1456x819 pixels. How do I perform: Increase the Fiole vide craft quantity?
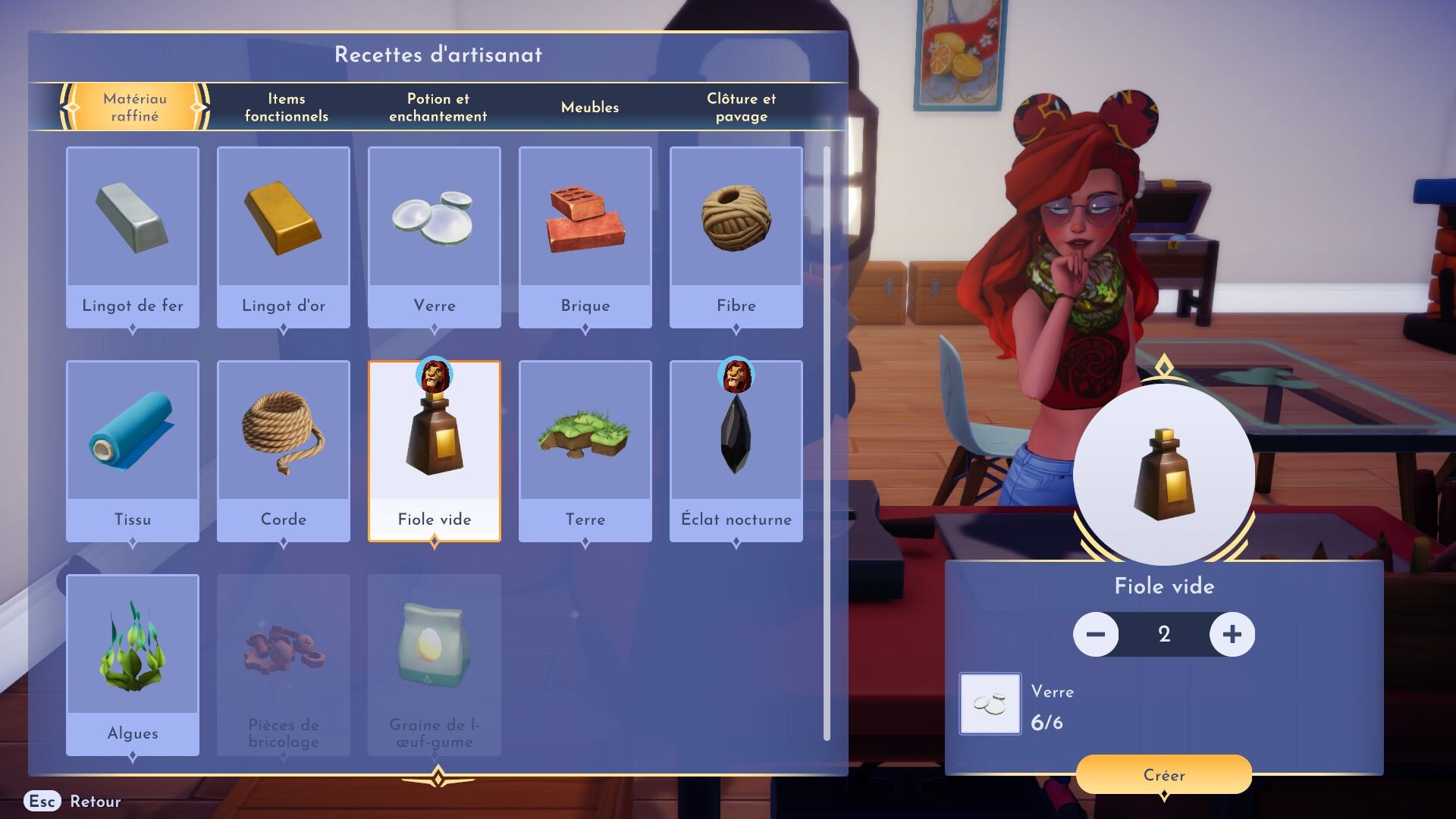point(1232,634)
